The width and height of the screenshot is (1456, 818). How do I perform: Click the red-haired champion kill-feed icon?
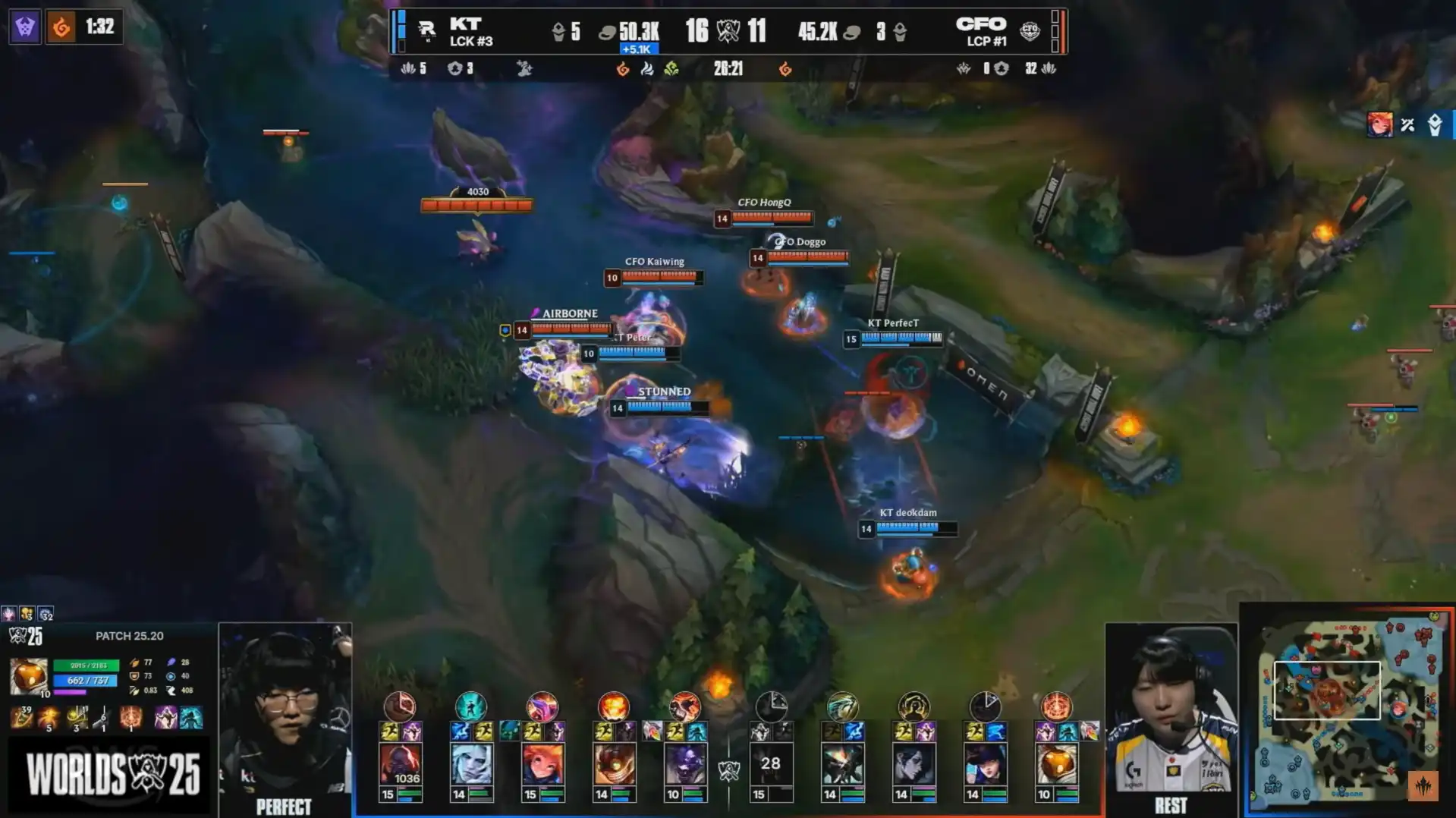(x=1379, y=124)
